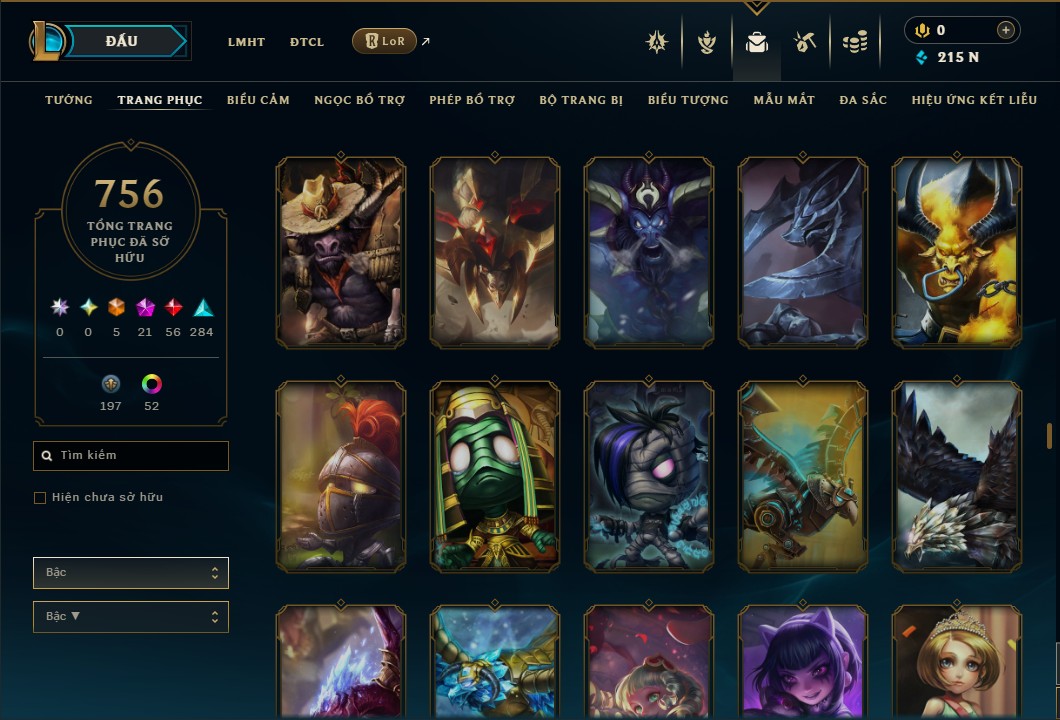
Task: Open the BIỂU CẢM tab
Action: coord(258,100)
